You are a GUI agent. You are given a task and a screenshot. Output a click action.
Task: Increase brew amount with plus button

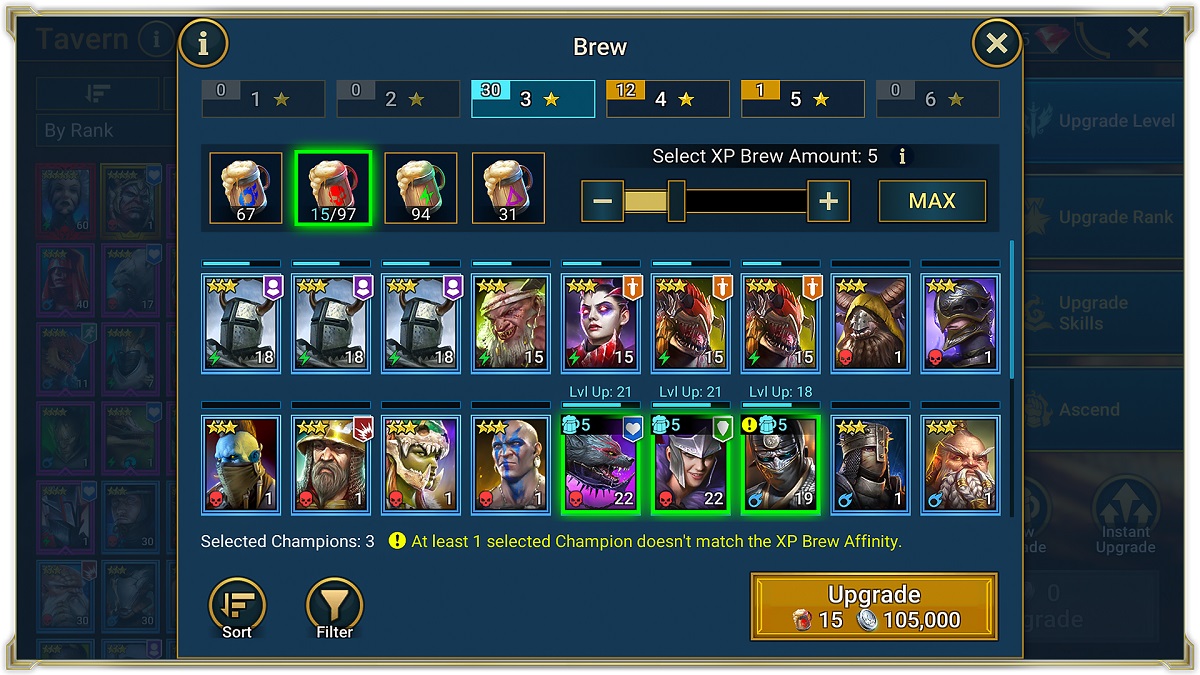[828, 201]
